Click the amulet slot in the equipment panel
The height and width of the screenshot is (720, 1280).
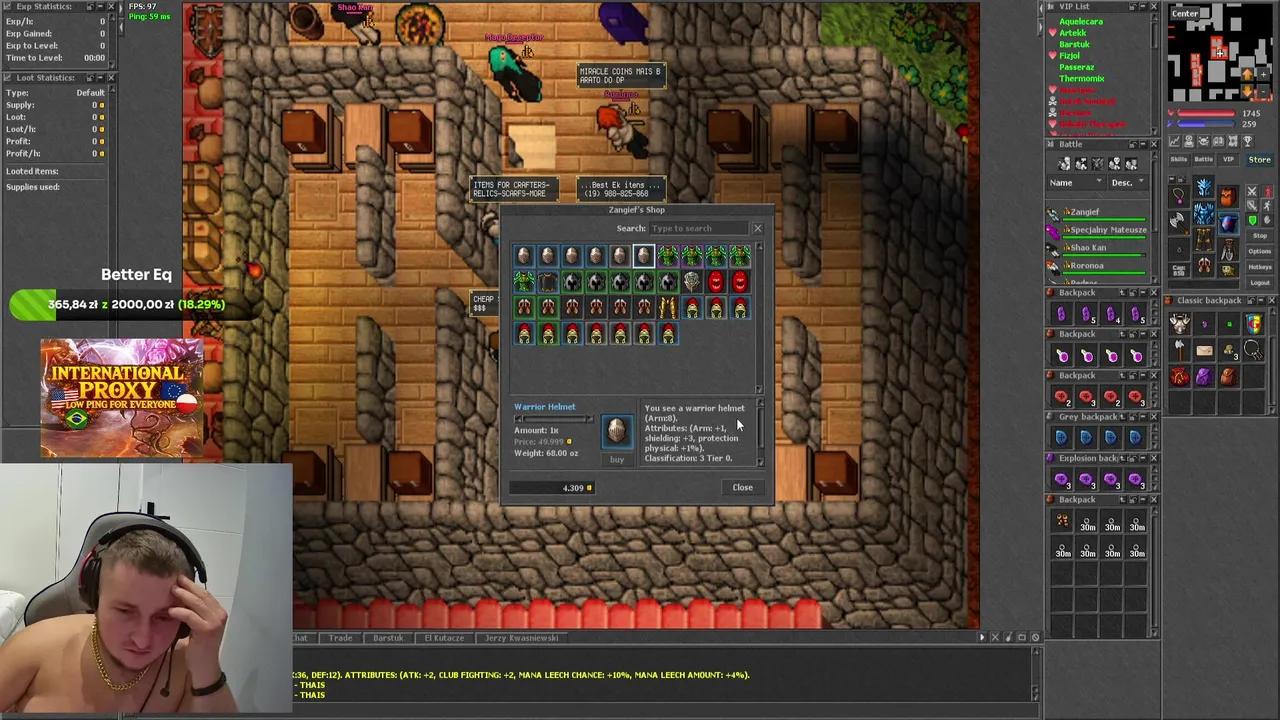[1179, 198]
